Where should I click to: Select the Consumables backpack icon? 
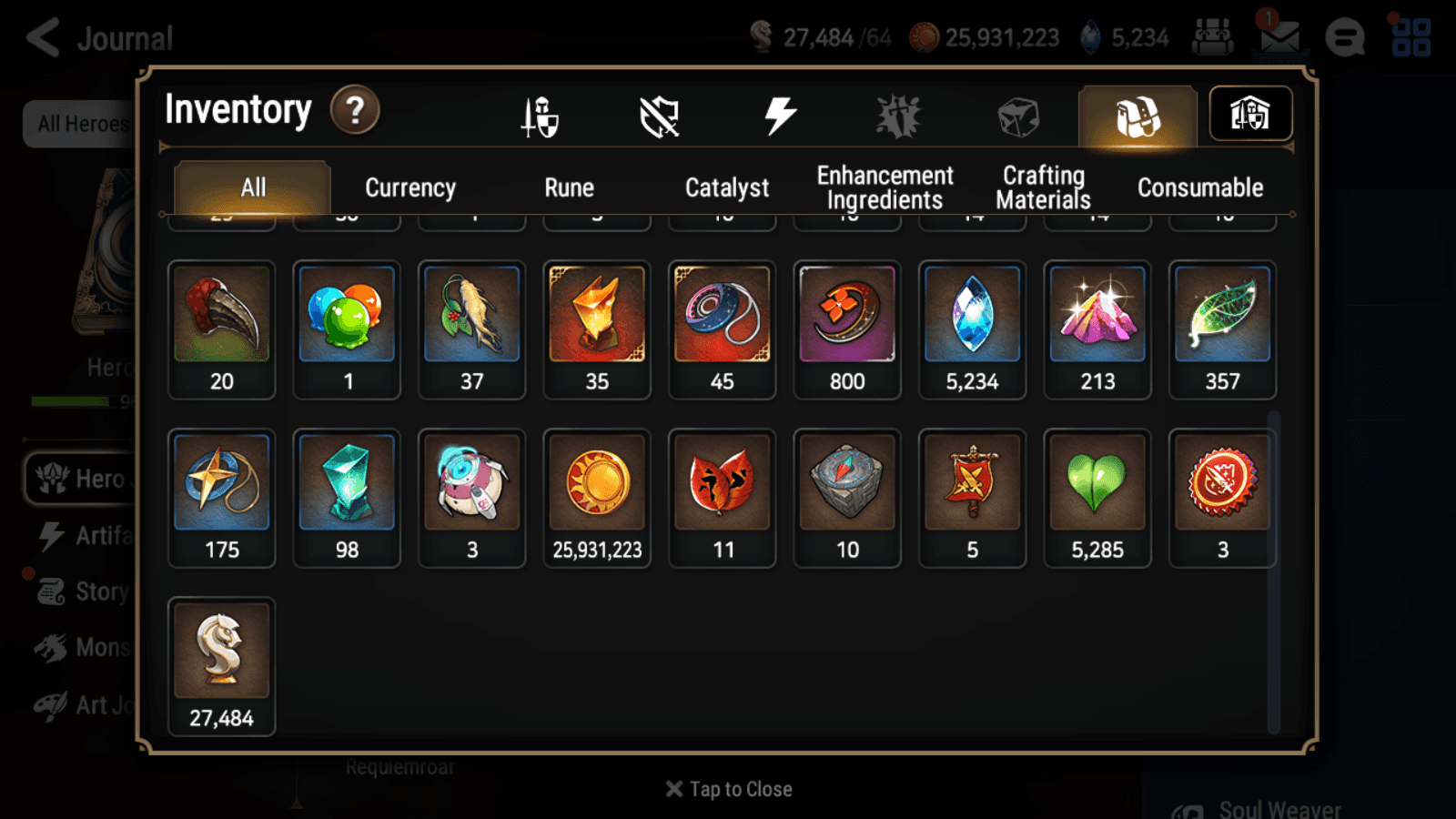[1138, 114]
